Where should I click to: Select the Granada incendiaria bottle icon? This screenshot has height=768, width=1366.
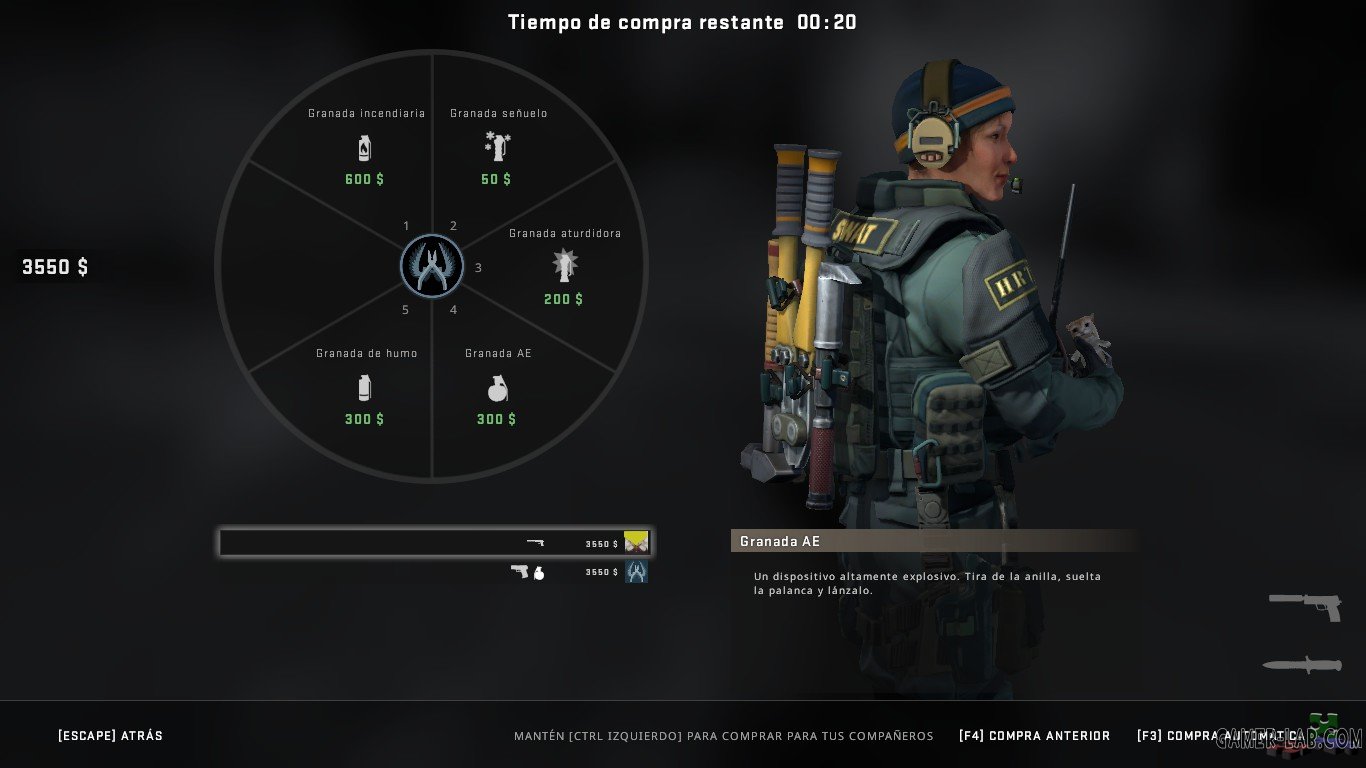(363, 146)
